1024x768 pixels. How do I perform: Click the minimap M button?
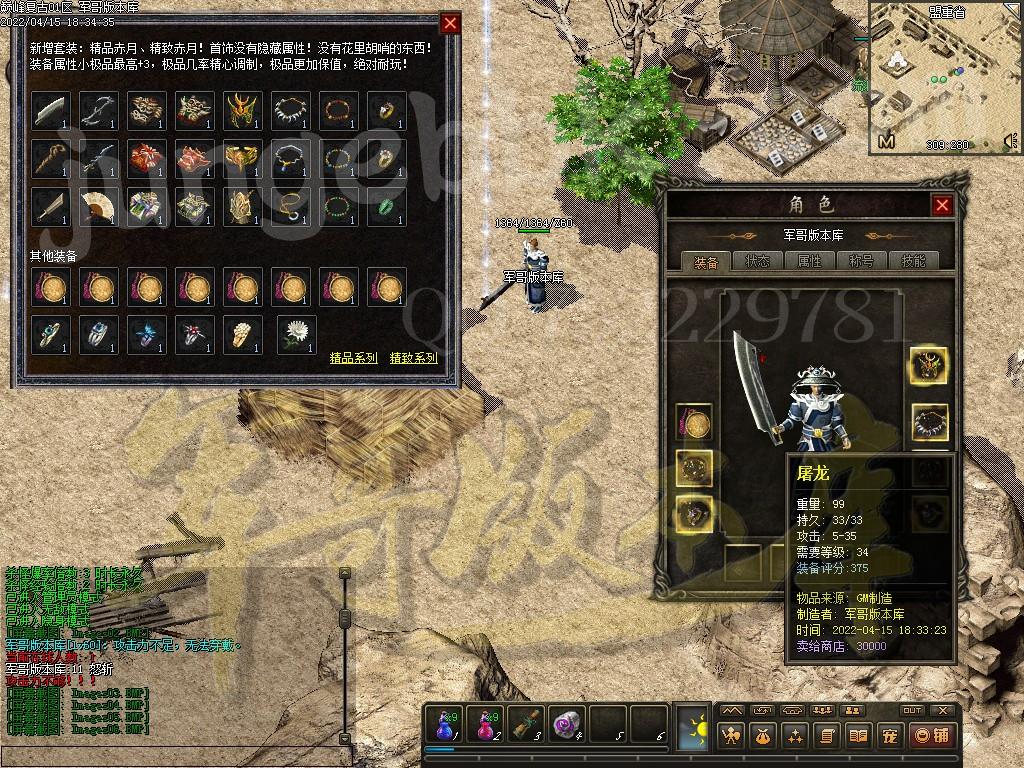[886, 142]
